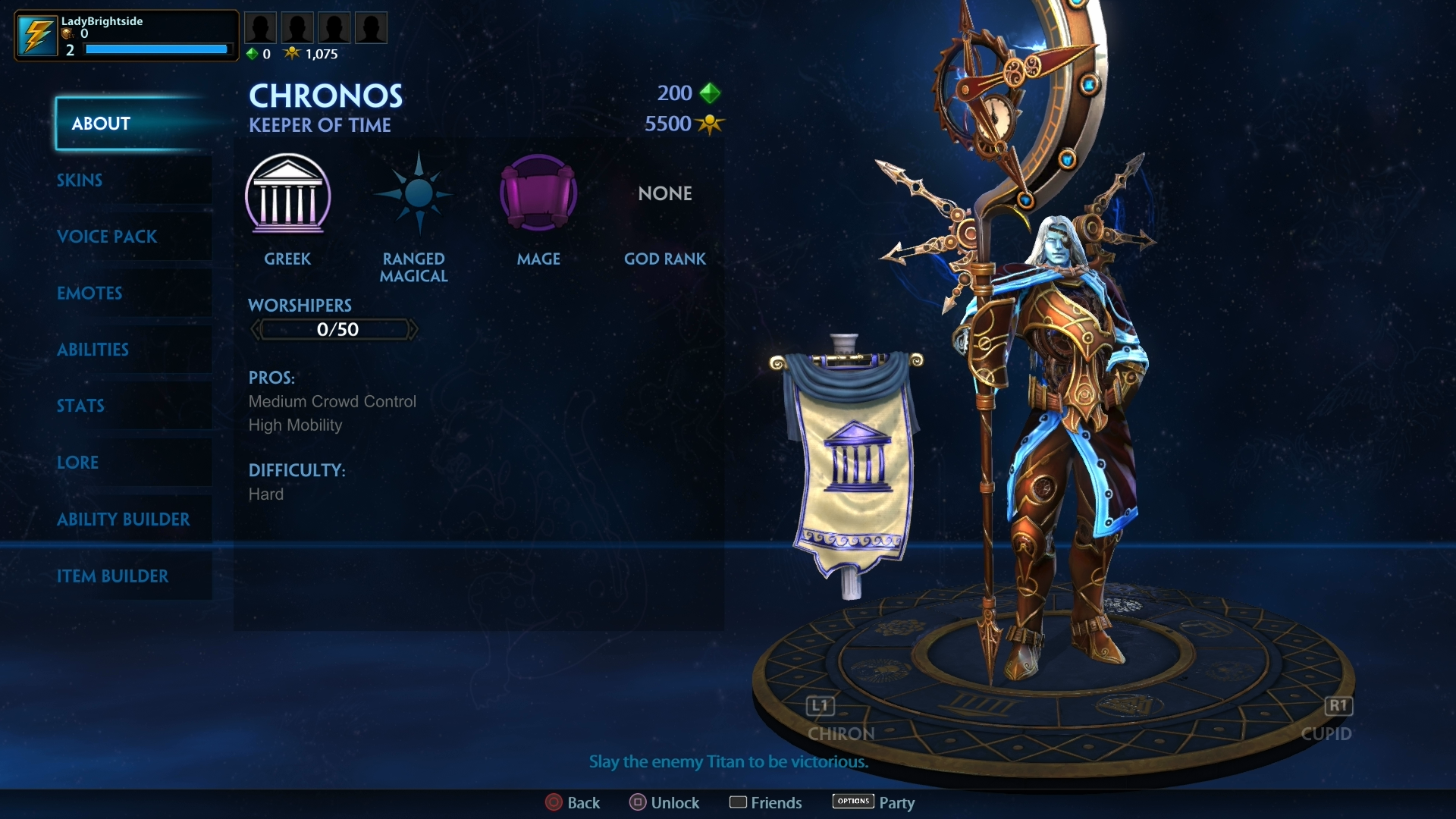Open the Mage role icon
Image resolution: width=1456 pixels, height=819 pixels.
(x=538, y=193)
